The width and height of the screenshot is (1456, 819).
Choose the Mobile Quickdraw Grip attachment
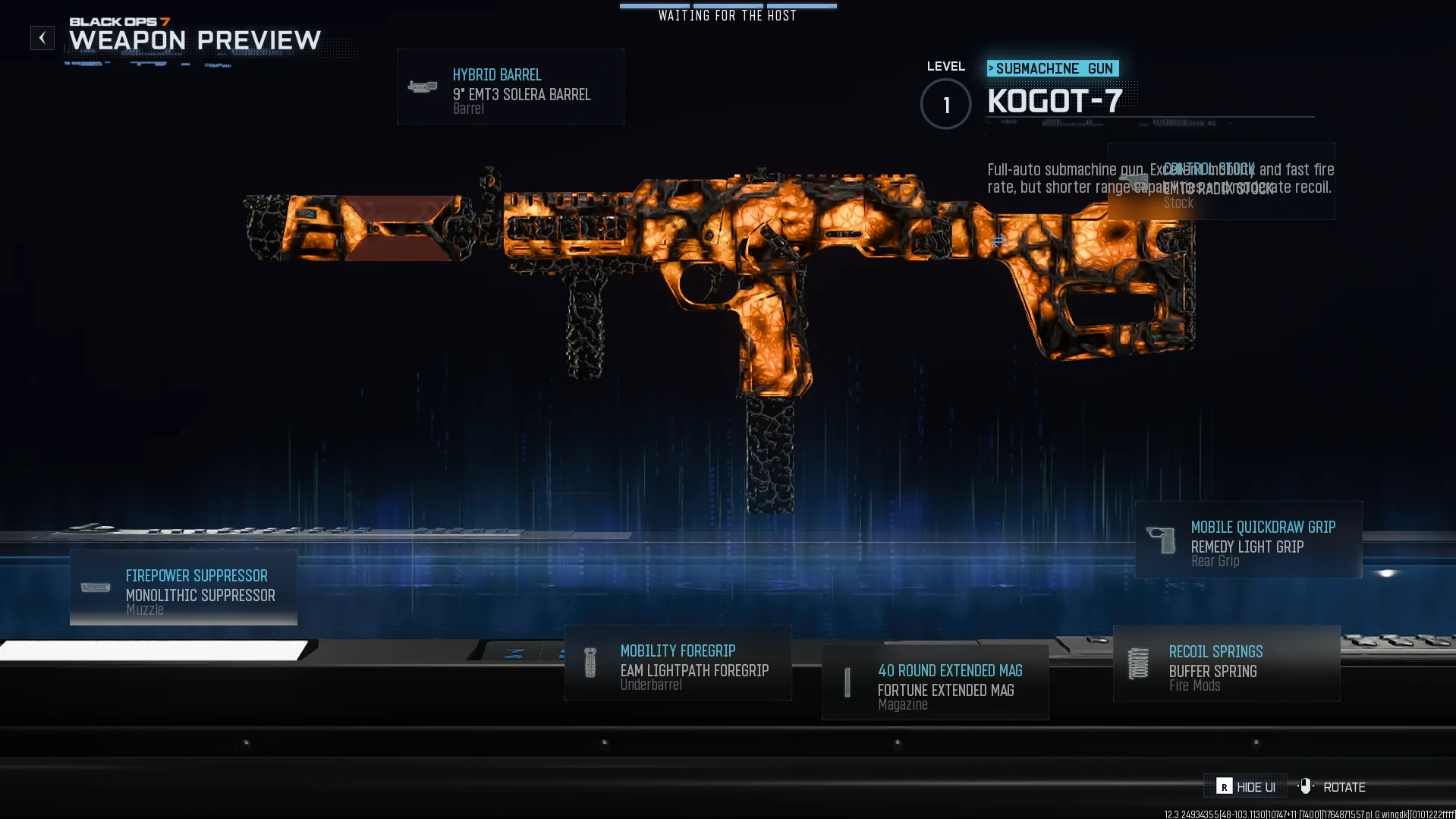click(1248, 540)
